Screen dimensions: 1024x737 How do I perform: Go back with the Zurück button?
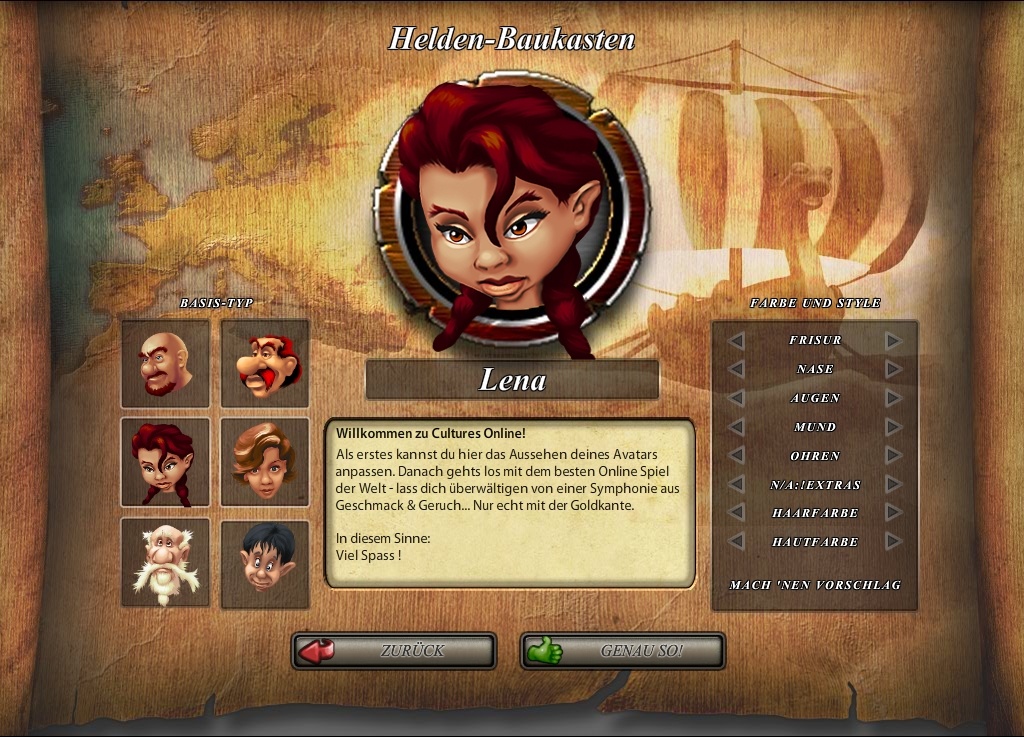tap(394, 651)
